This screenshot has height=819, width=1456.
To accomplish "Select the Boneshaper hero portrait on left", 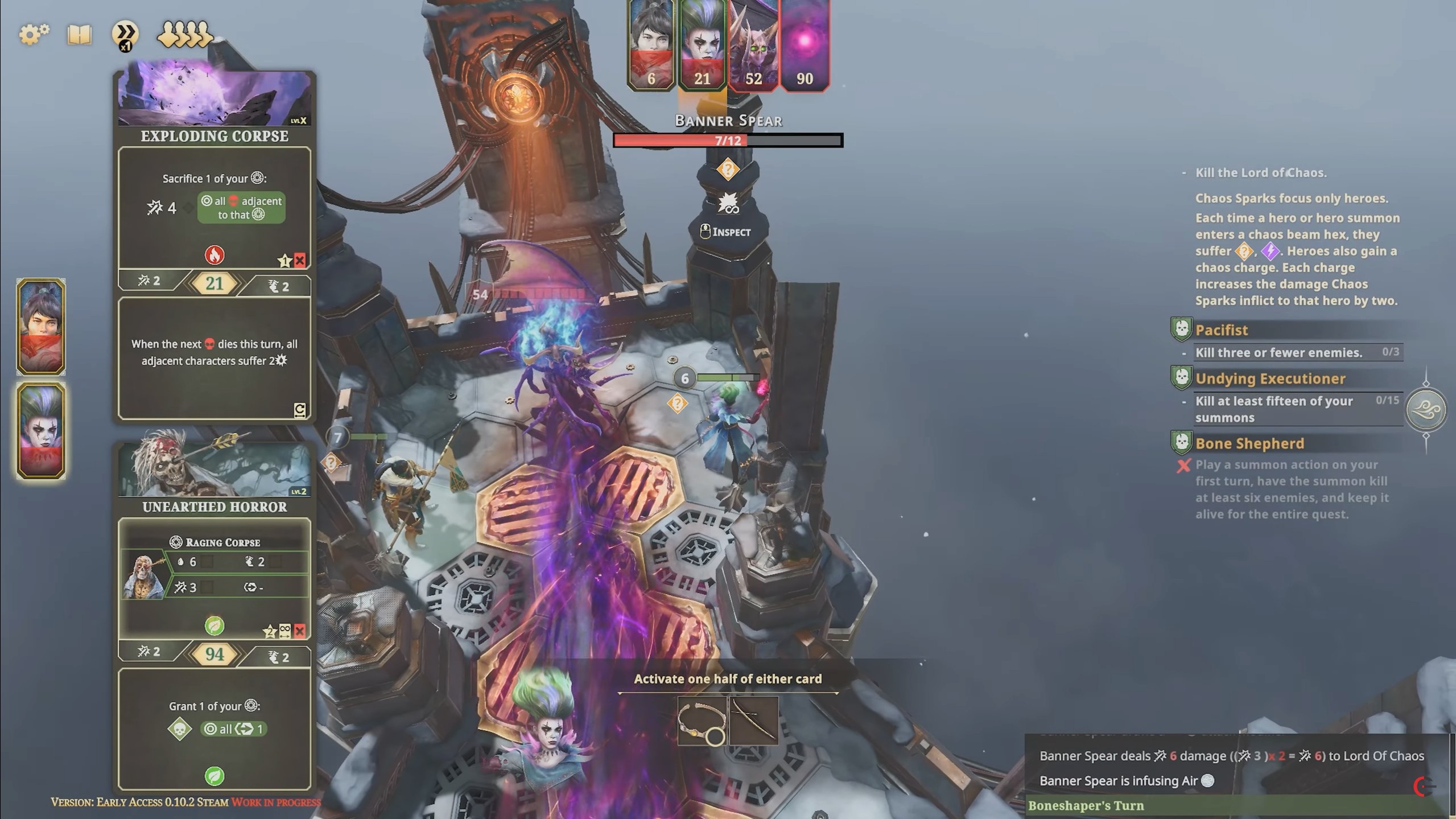I will tap(41, 430).
